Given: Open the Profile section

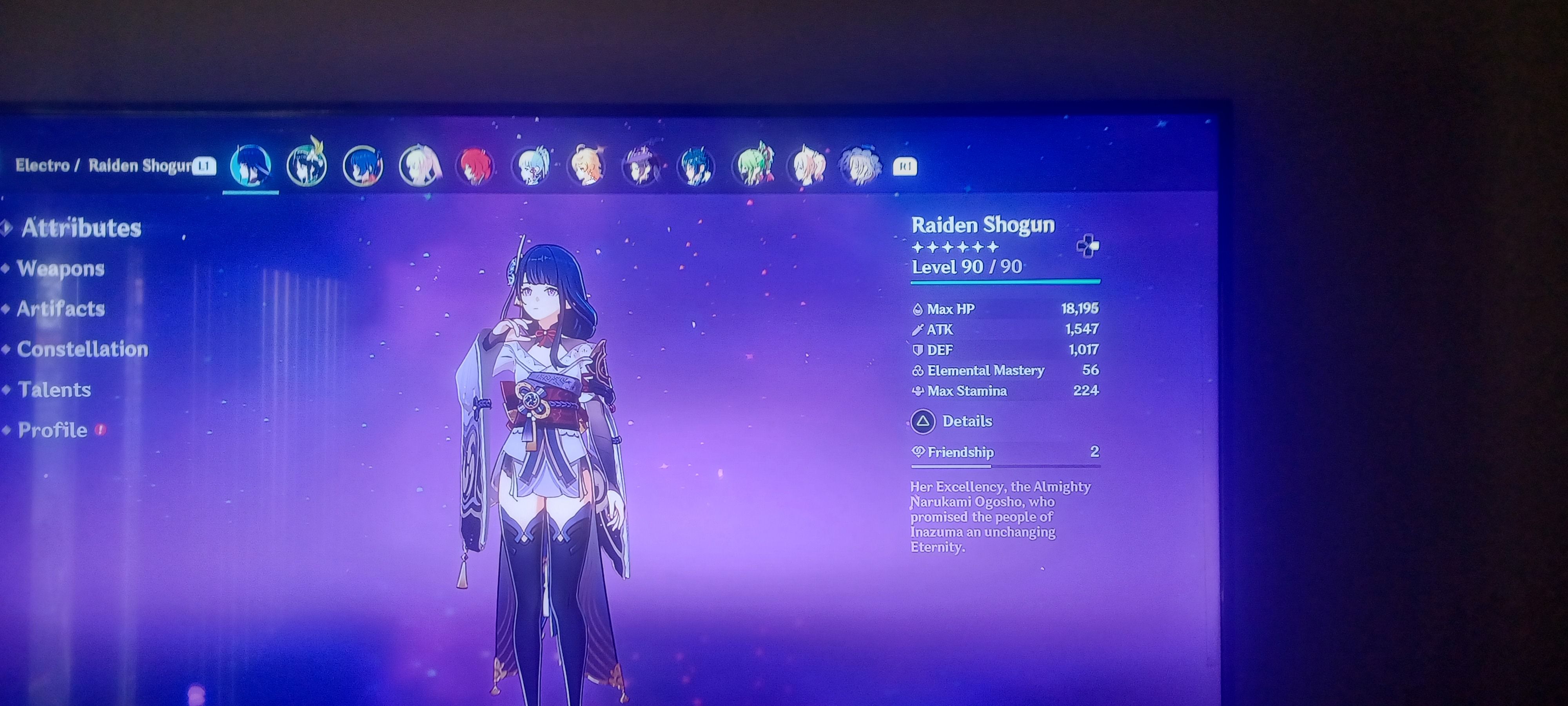Looking at the screenshot, I should pos(53,430).
